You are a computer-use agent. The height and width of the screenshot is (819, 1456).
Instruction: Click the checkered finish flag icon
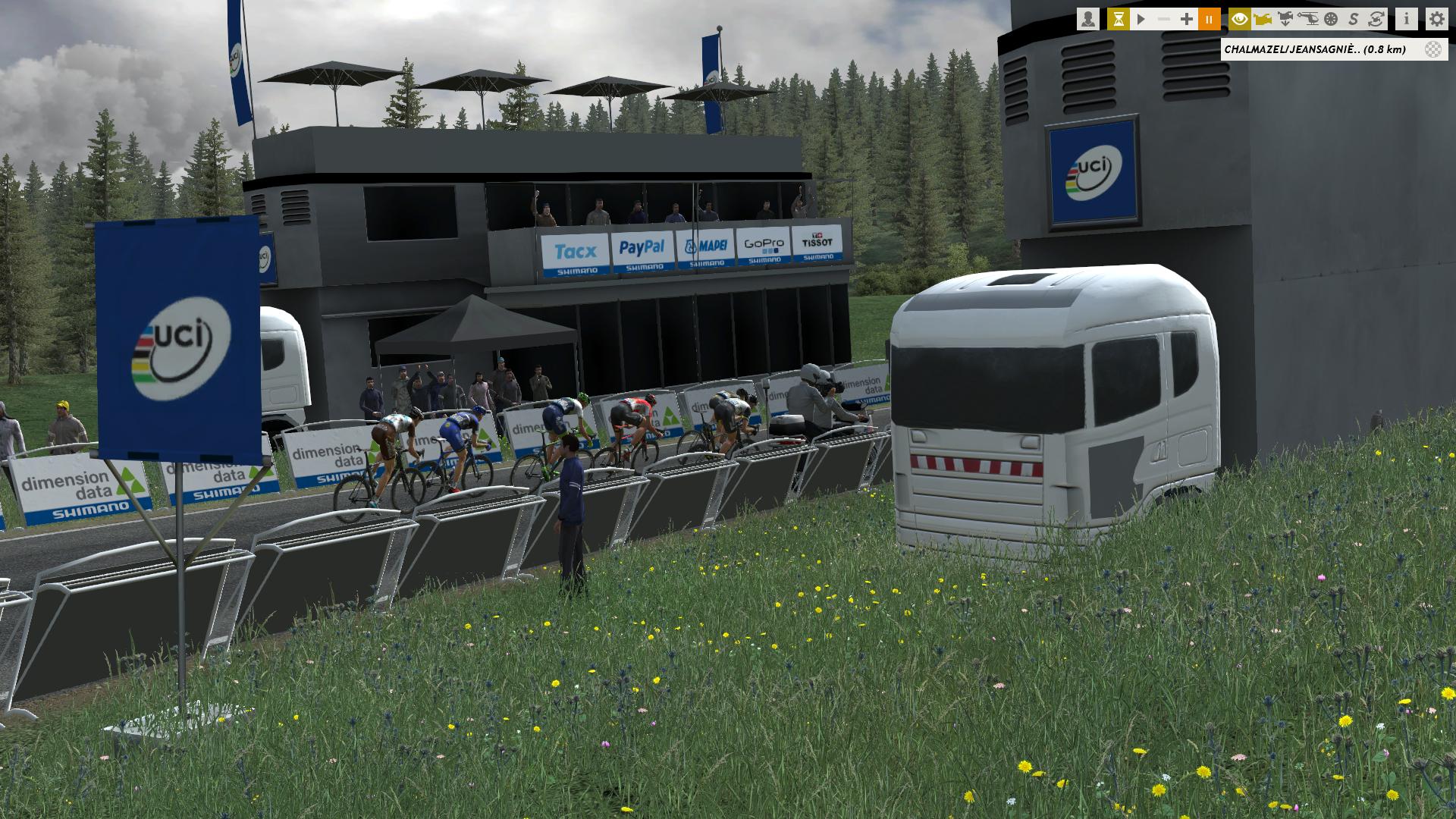point(1433,50)
